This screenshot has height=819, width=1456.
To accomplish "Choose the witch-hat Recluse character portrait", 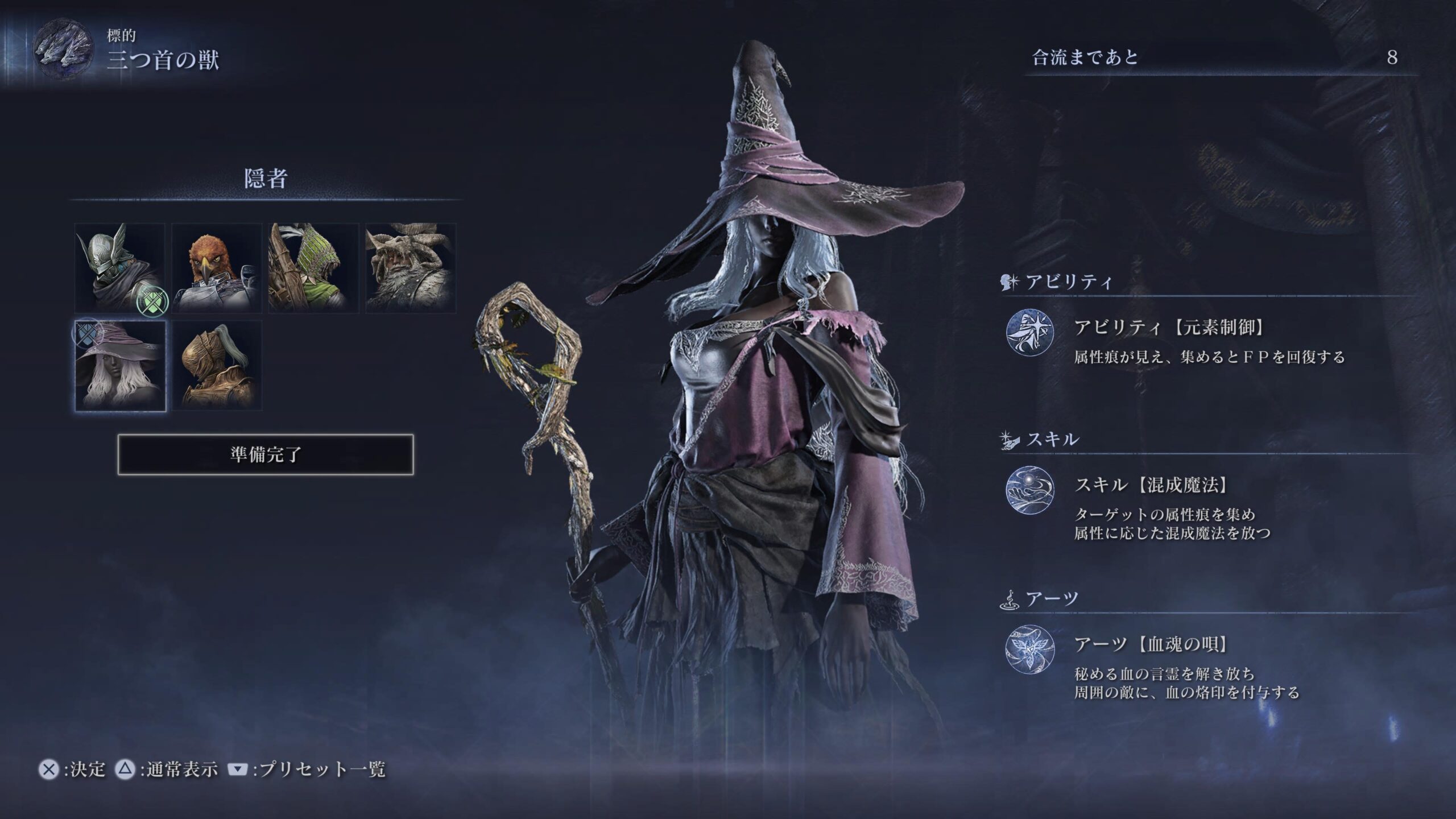I will click(120, 365).
